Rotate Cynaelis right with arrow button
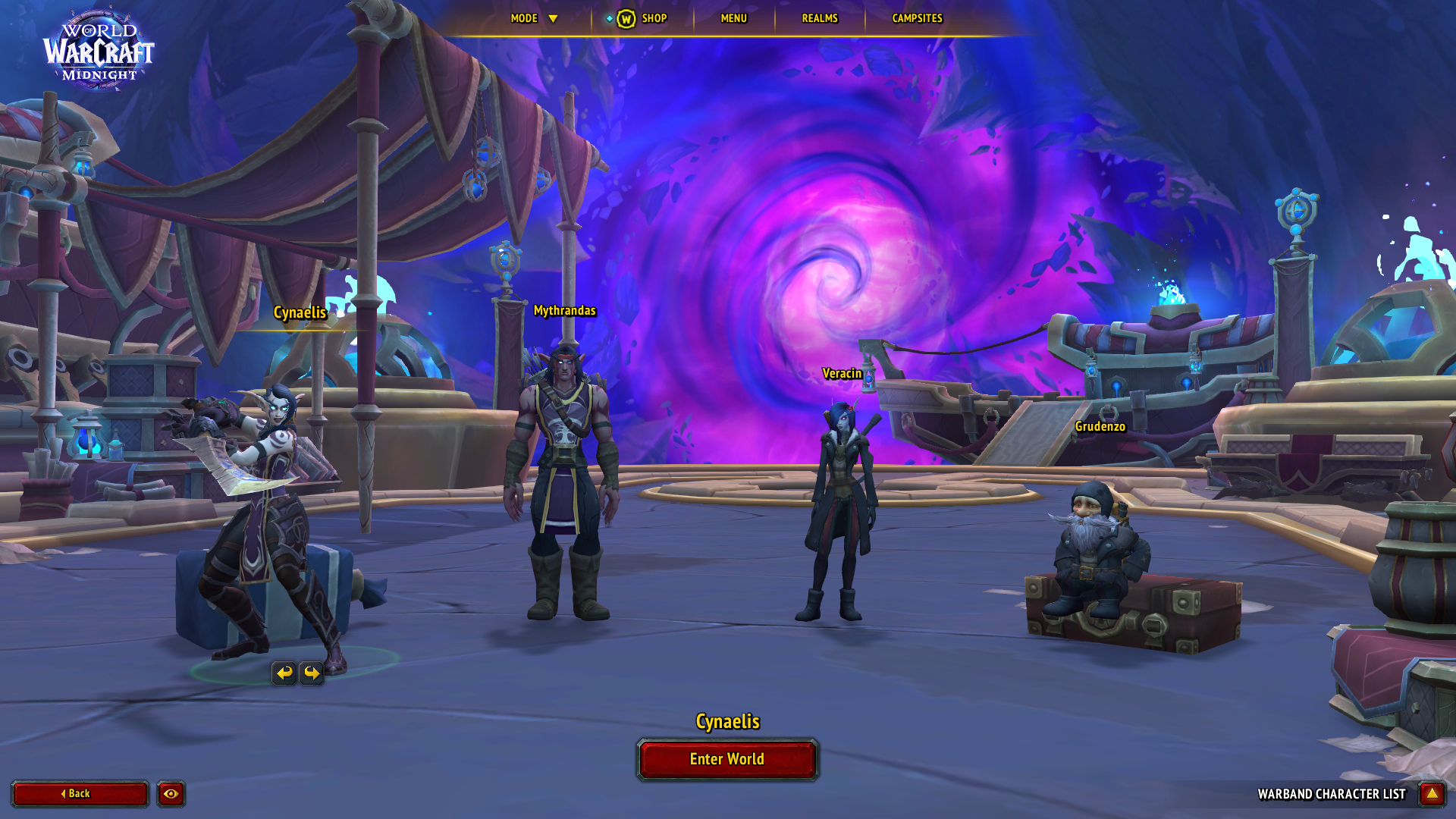Image resolution: width=1456 pixels, height=819 pixels. (x=312, y=673)
